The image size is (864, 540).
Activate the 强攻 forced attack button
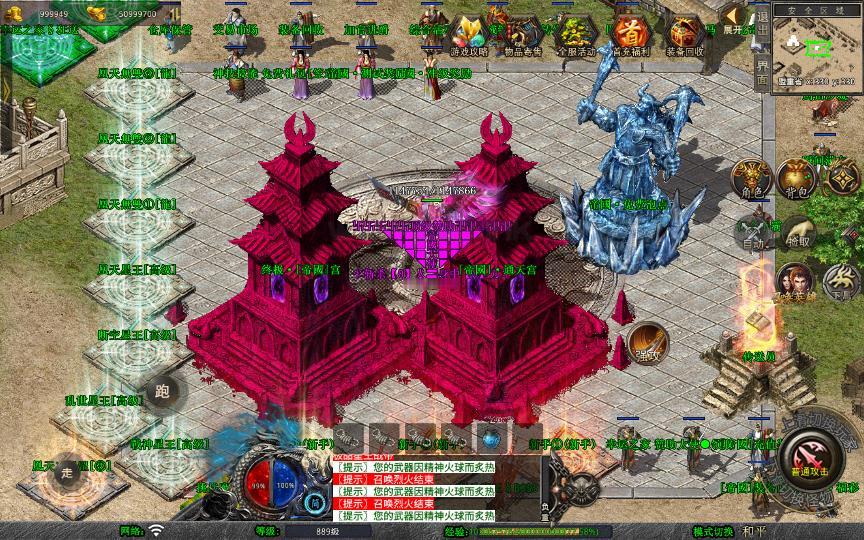(x=647, y=342)
